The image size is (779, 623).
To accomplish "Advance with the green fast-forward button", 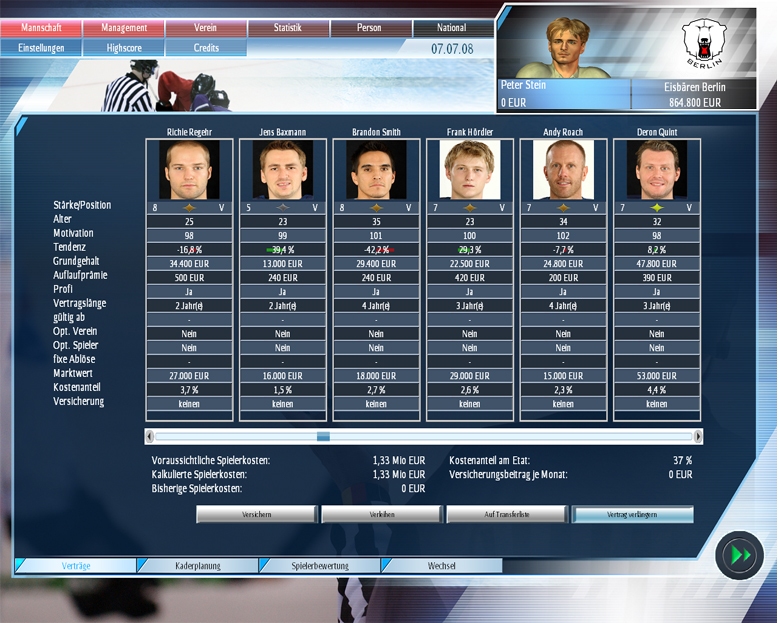I will (x=741, y=556).
